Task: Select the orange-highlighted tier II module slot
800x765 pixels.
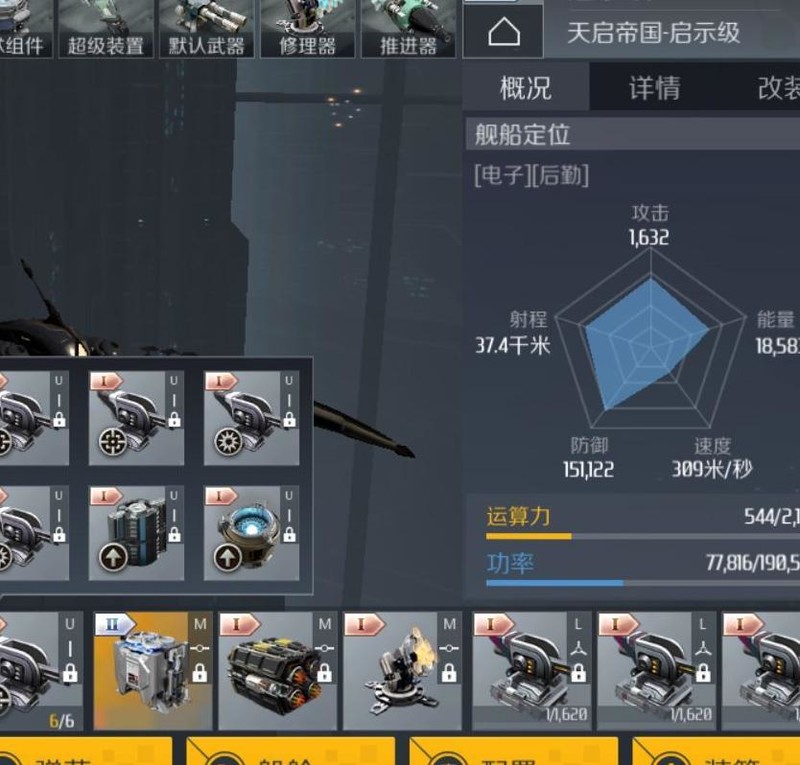Action: (153, 671)
